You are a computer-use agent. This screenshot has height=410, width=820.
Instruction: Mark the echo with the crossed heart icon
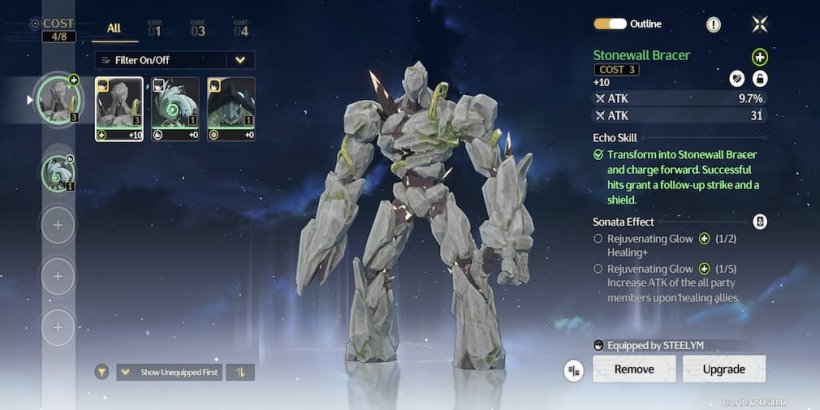point(737,79)
